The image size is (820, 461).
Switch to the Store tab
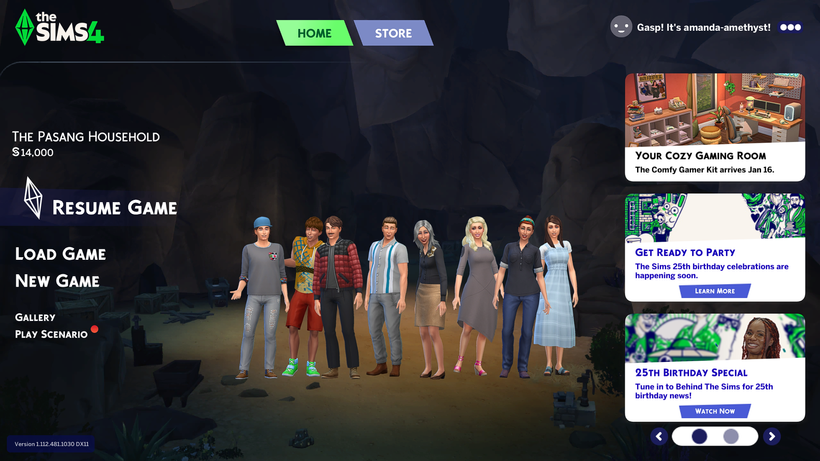pos(393,33)
